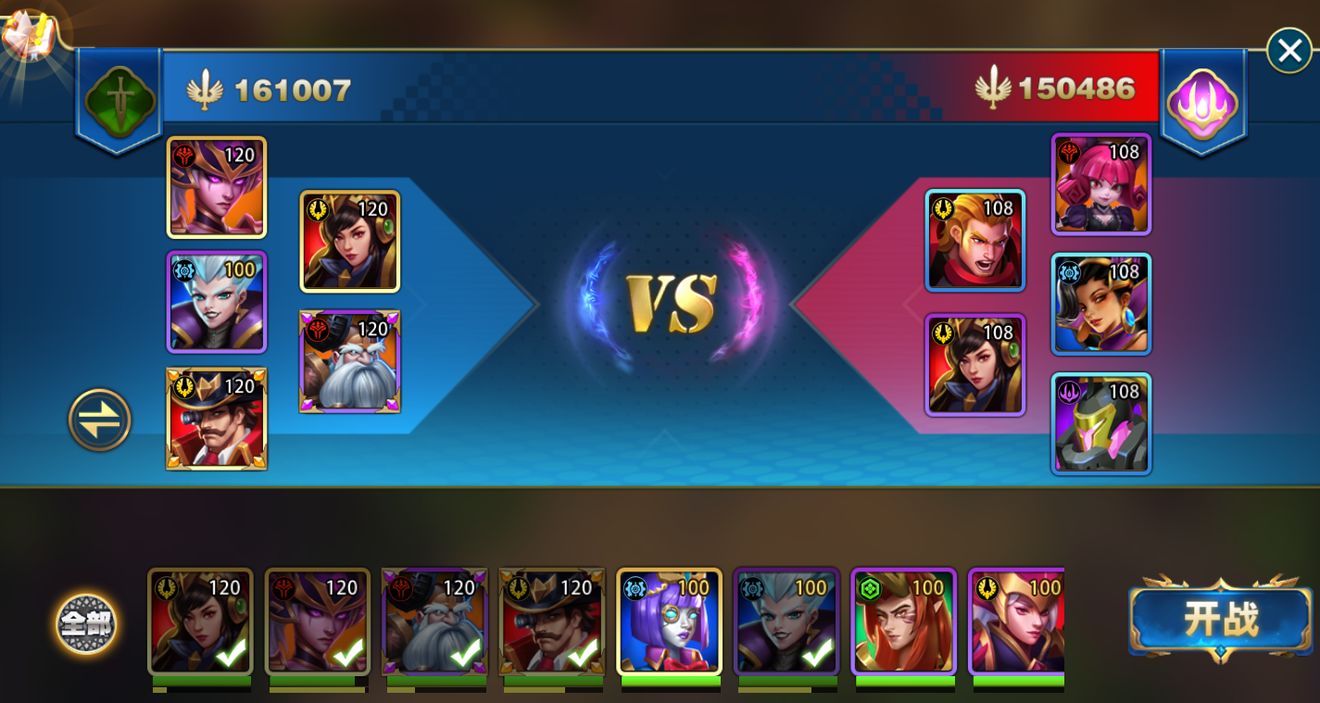Image resolution: width=1320 pixels, height=703 pixels.
Task: Inspect the enemy woman with blue earrings
Action: pos(1101,304)
